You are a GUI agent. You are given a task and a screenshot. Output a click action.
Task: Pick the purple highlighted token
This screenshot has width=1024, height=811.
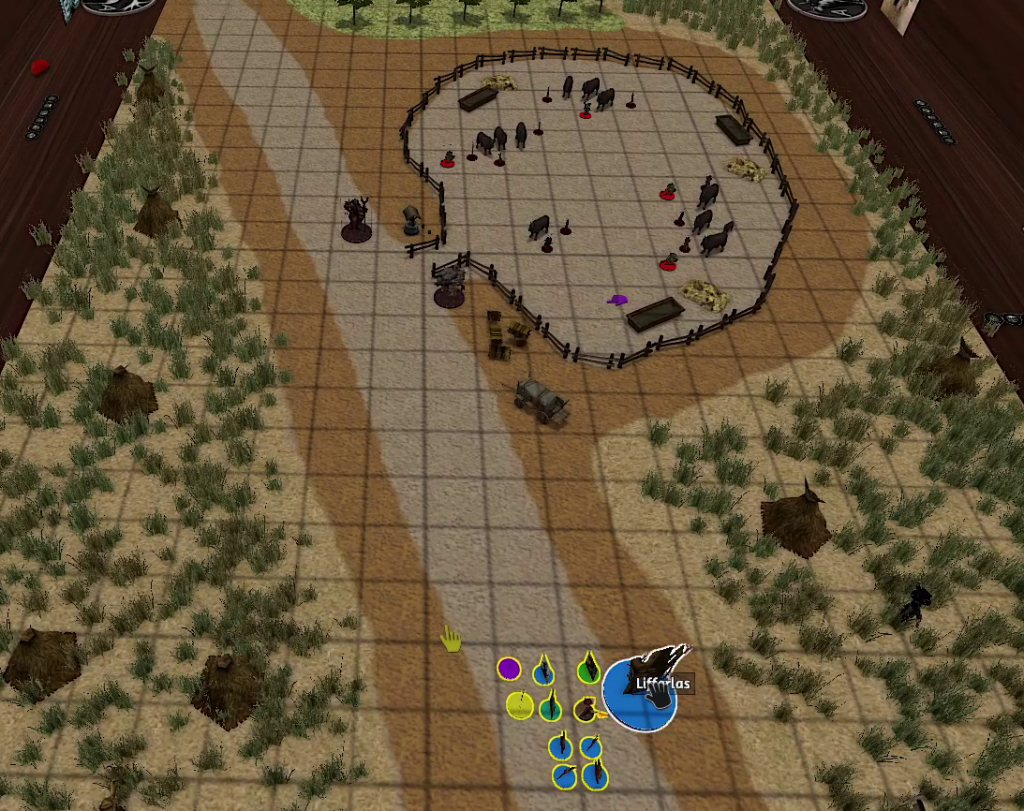pos(509,668)
